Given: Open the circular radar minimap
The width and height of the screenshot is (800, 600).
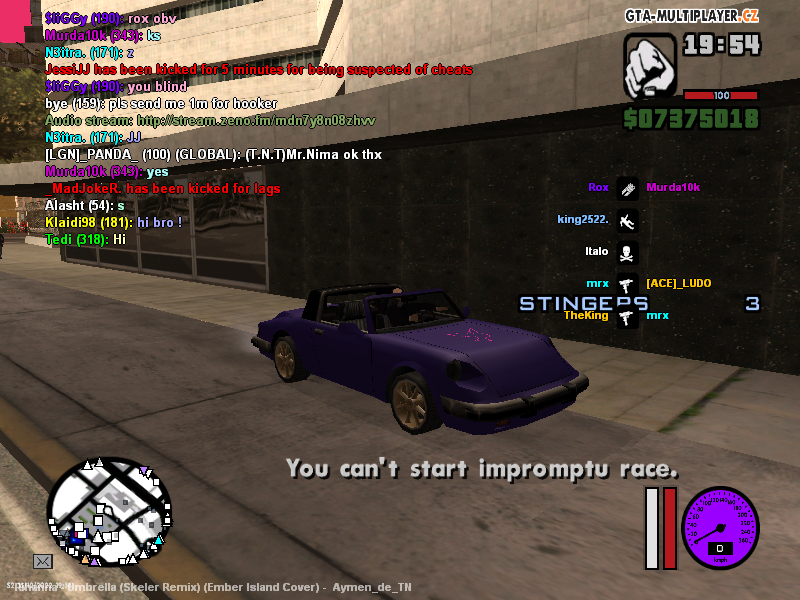Looking at the screenshot, I should 108,512.
